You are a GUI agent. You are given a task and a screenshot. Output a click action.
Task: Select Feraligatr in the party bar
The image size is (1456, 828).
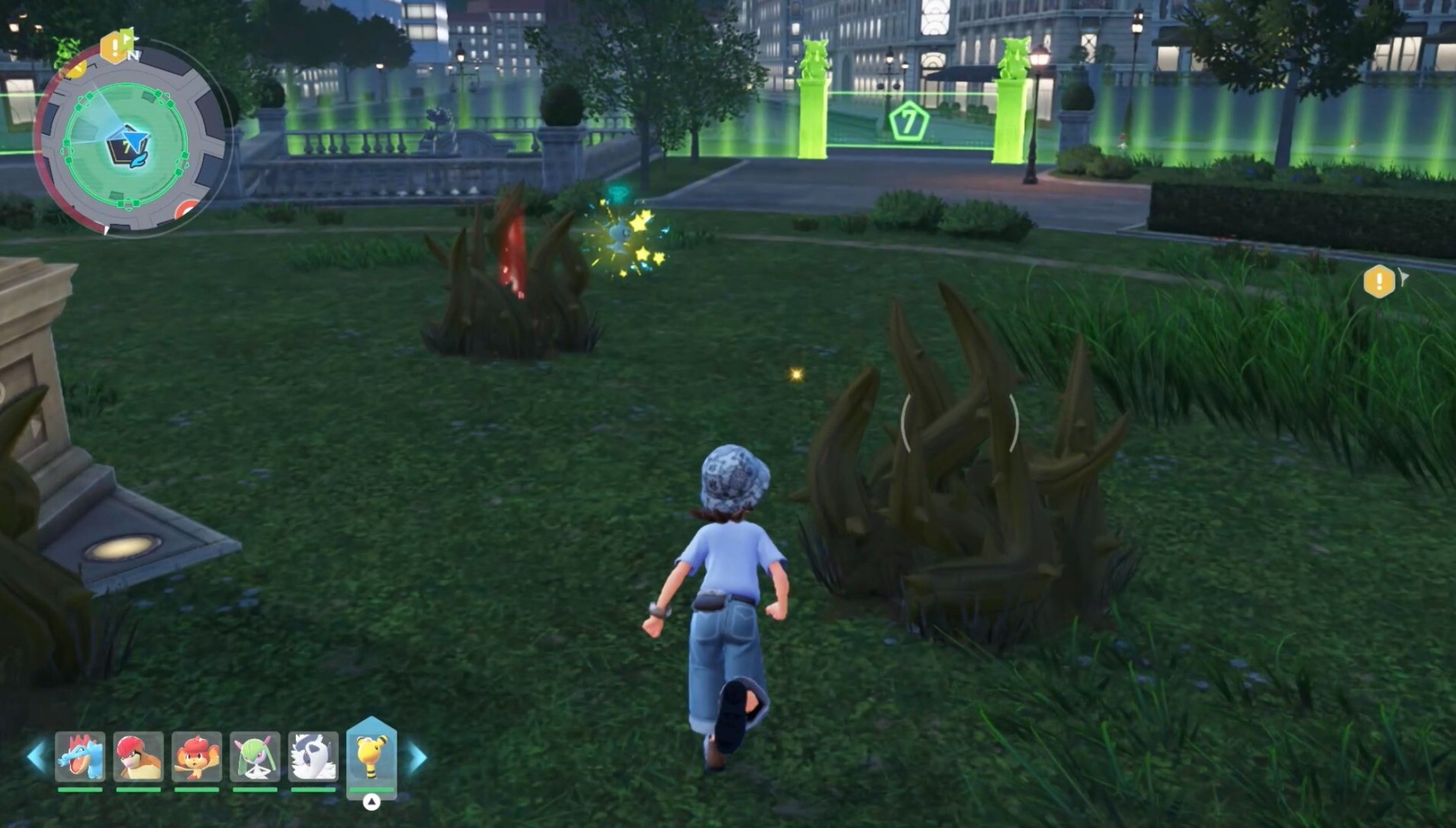coord(80,757)
